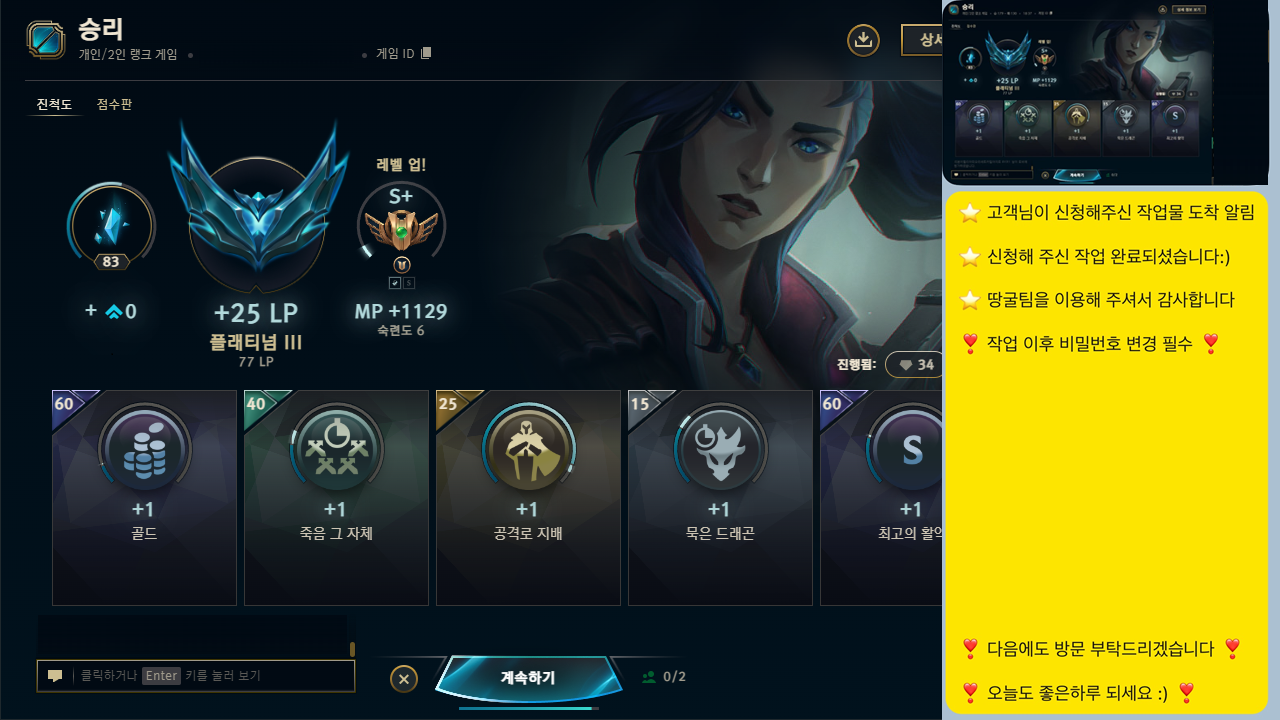Select the 공격로 지배 challenge icon
1280x720 pixels.
[528, 449]
